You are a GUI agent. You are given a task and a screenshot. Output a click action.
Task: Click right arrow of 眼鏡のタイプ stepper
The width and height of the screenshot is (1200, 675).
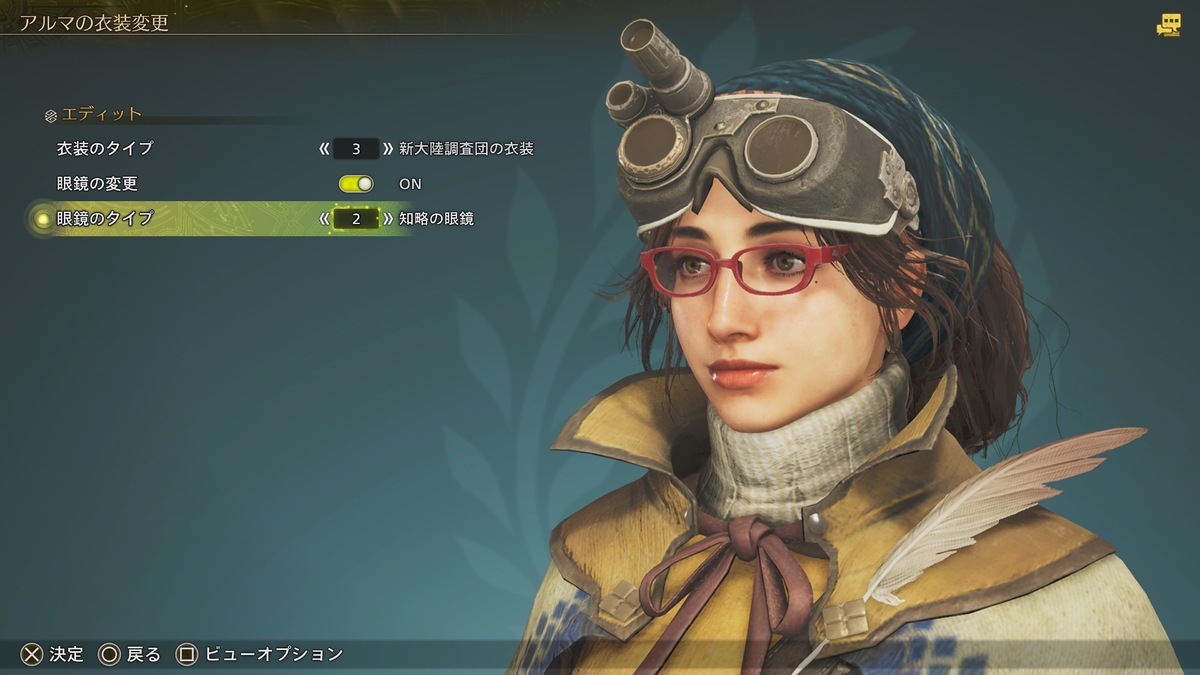388,218
